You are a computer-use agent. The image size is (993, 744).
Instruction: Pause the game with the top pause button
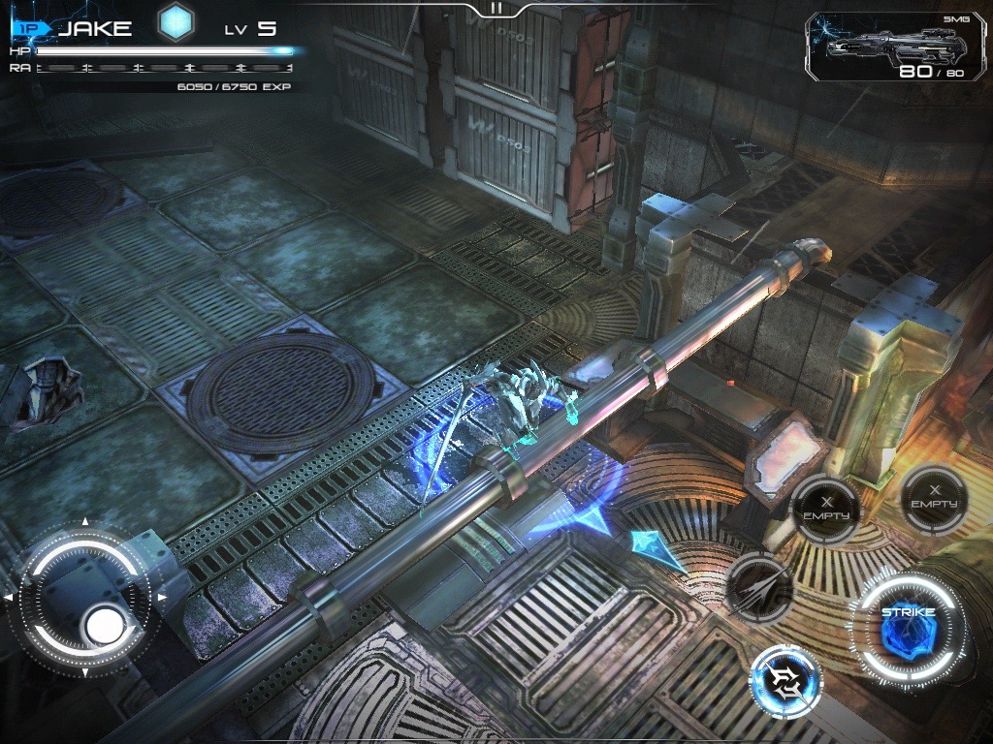point(495,9)
